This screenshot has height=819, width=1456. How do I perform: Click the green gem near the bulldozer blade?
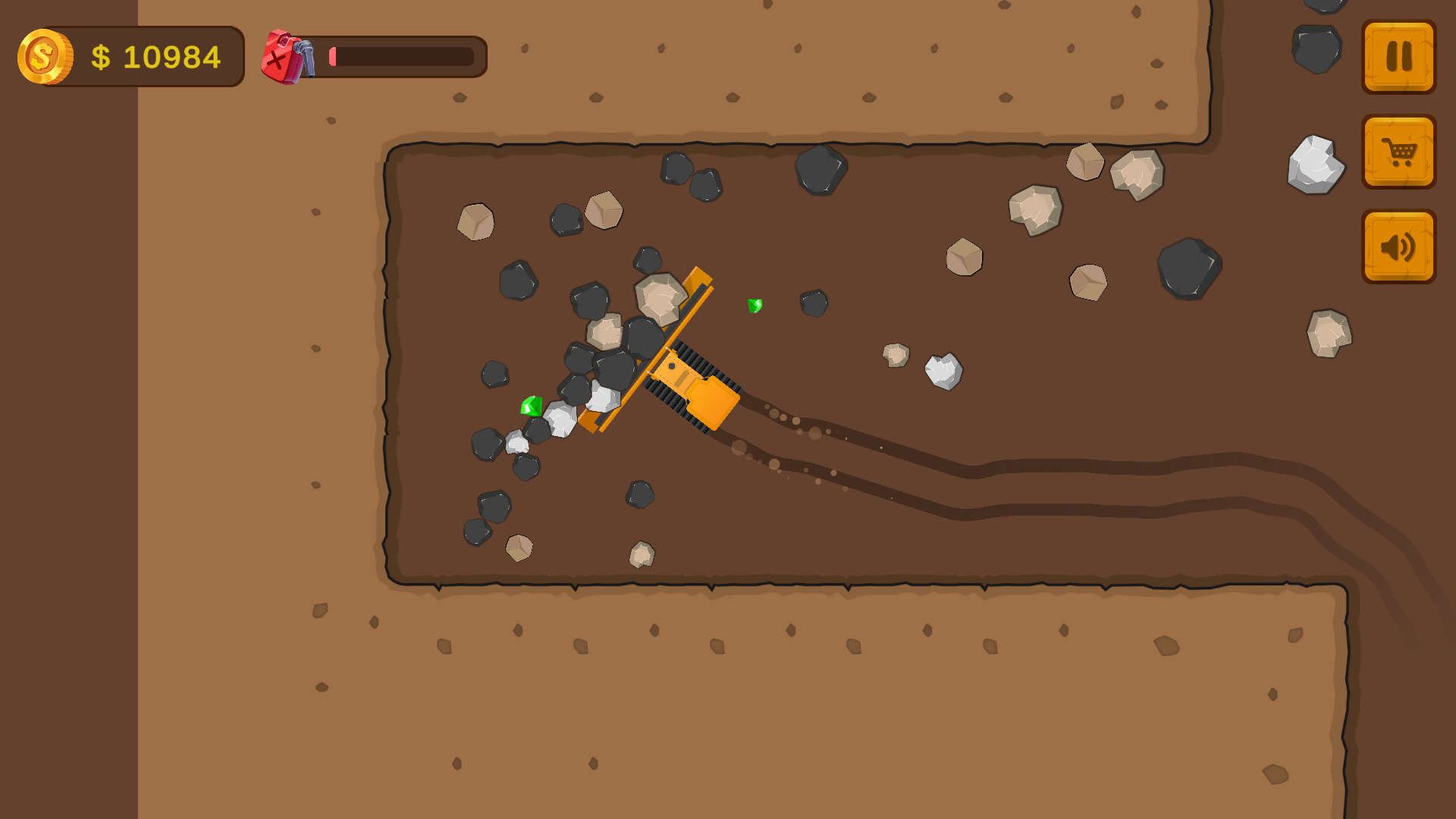(x=531, y=406)
